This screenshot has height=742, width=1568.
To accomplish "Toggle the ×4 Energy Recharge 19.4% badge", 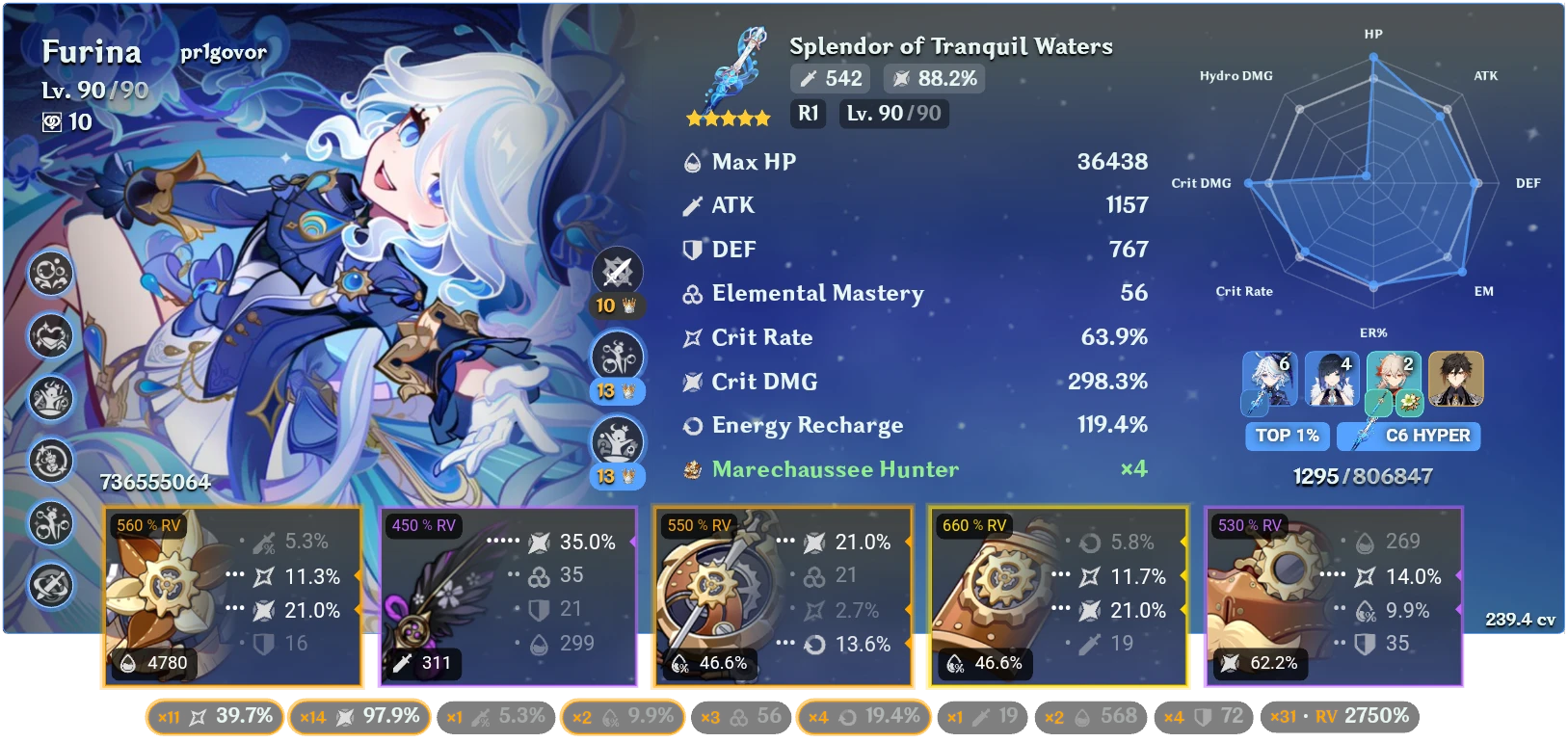I will 864,717.
